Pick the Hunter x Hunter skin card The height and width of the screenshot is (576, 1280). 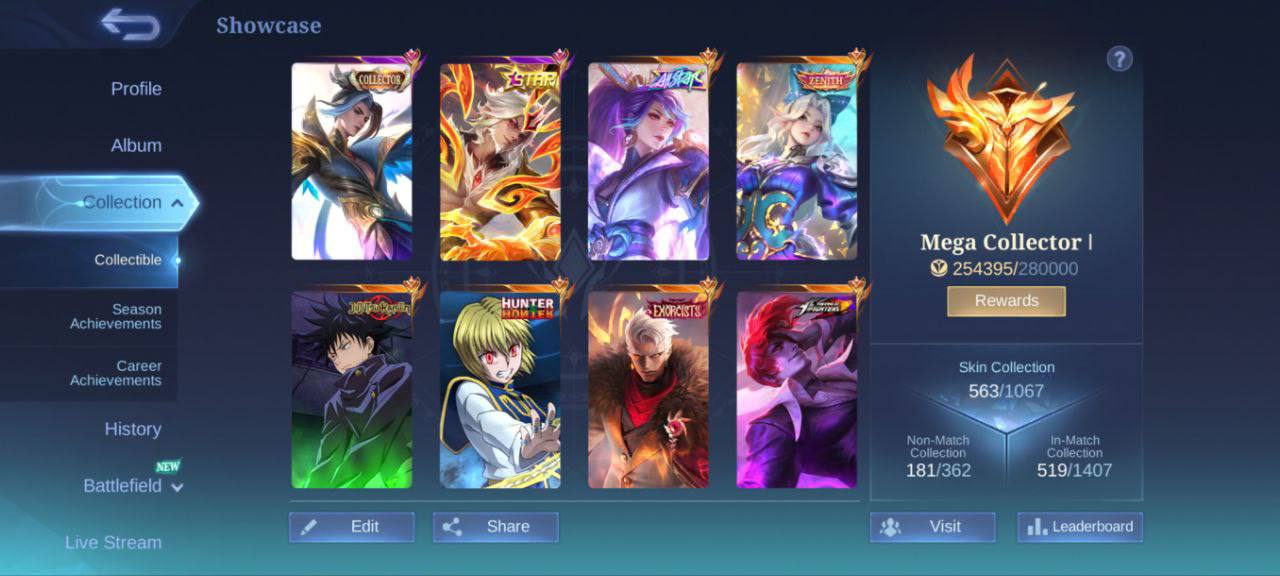(x=500, y=390)
